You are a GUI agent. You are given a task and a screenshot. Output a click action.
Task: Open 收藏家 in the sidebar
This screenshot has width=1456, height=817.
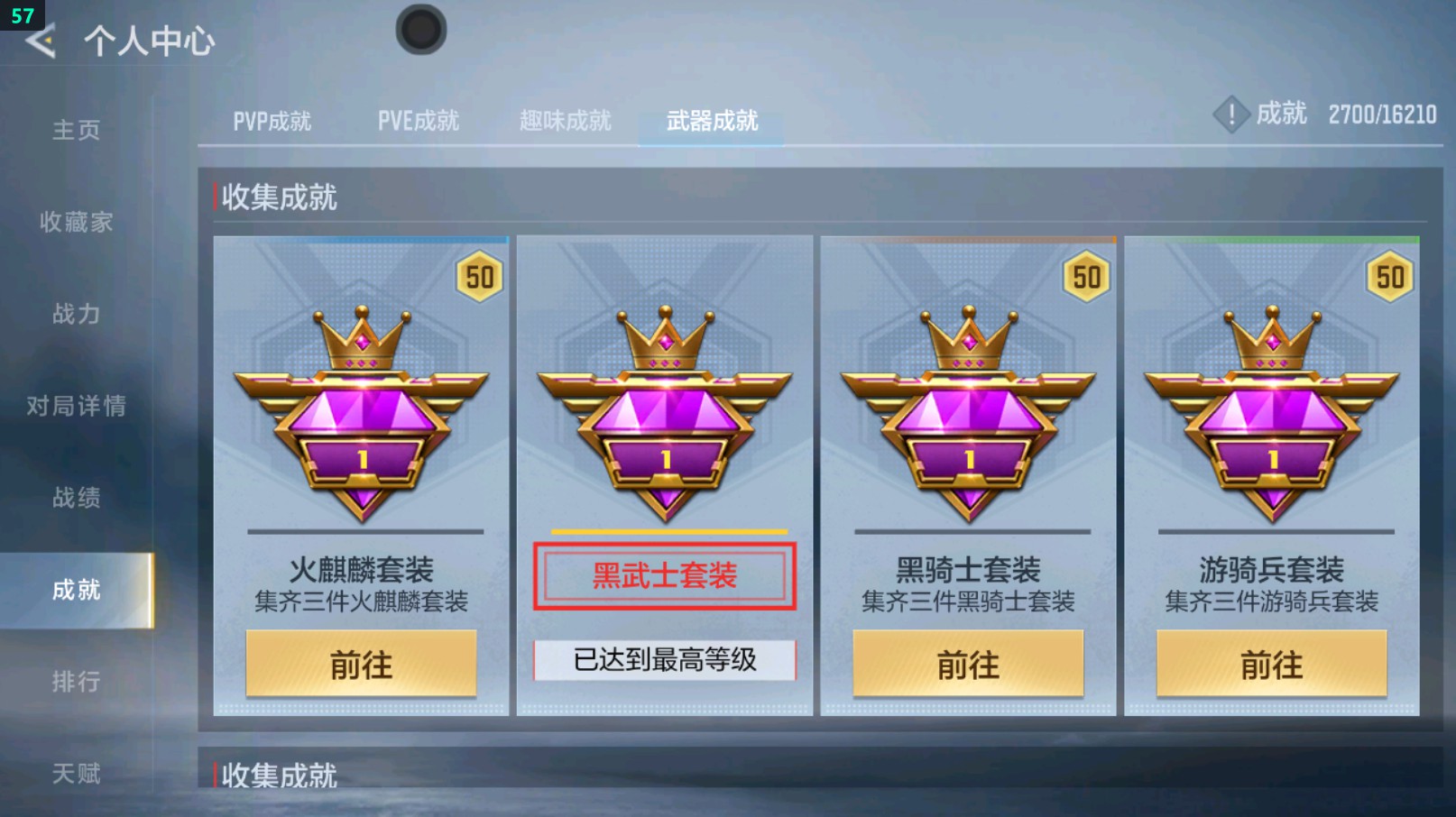pyautogui.click(x=78, y=224)
